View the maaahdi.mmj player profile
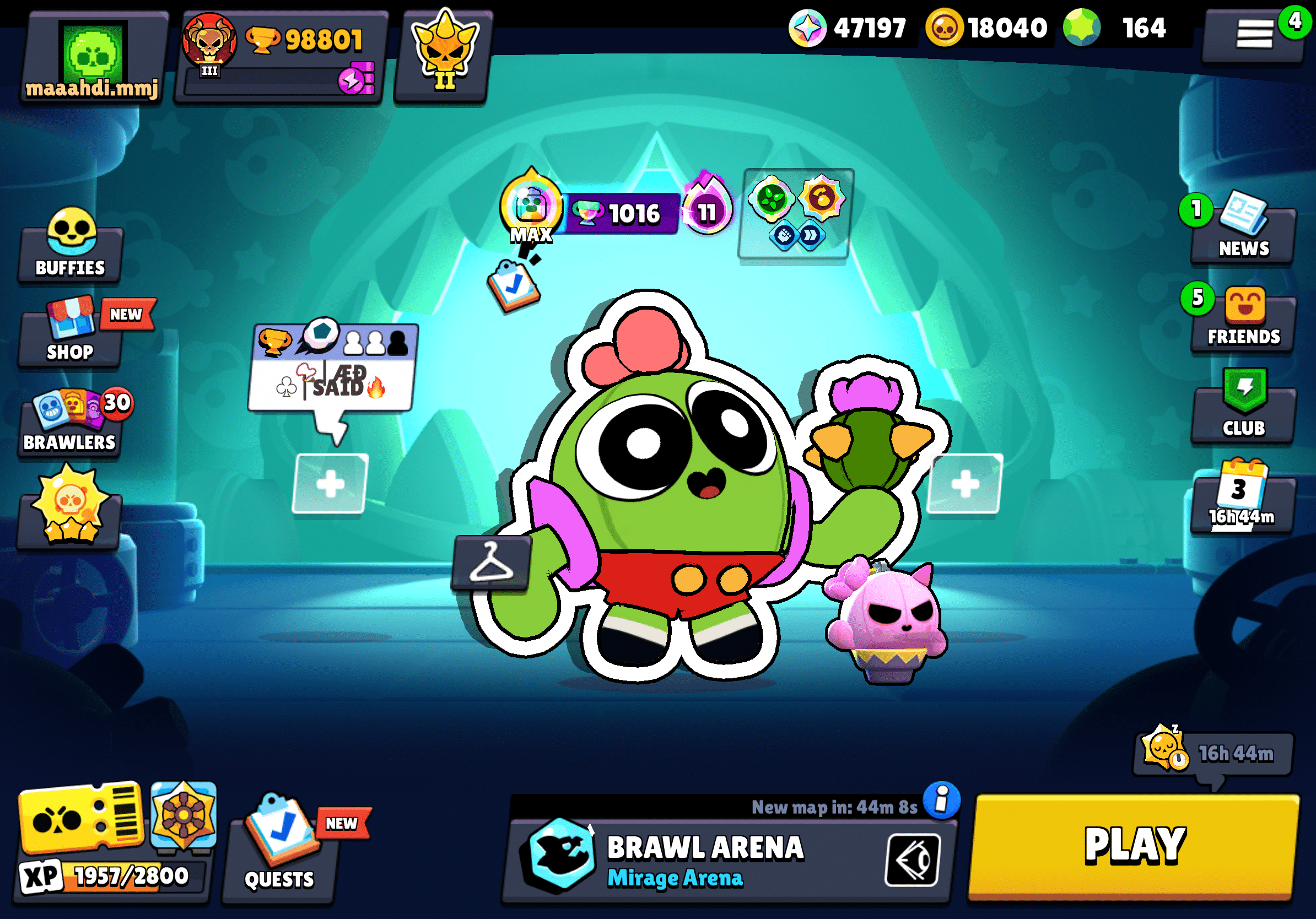Screen dimensions: 1316x919 tap(93, 57)
